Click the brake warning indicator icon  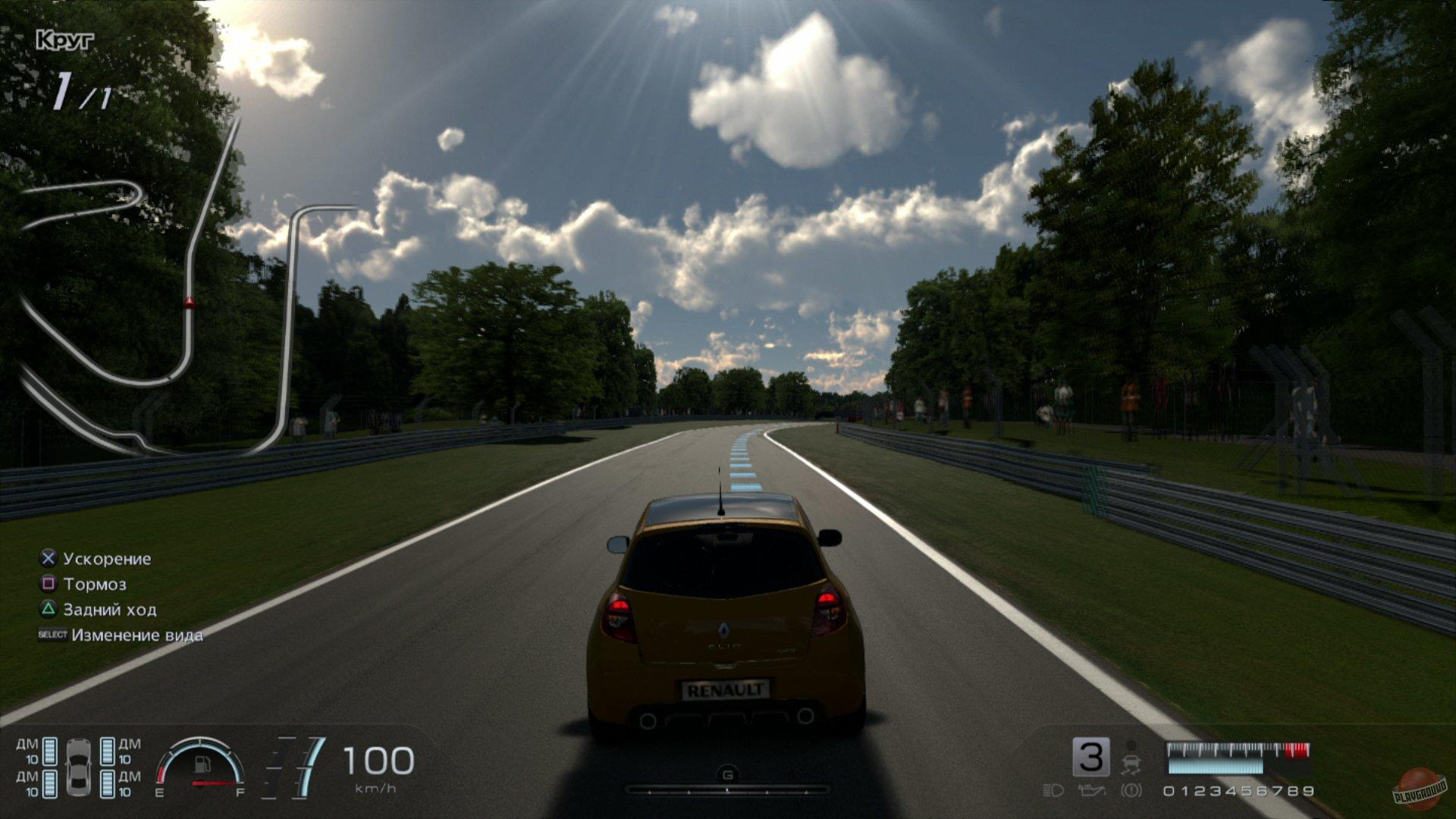click(1131, 791)
